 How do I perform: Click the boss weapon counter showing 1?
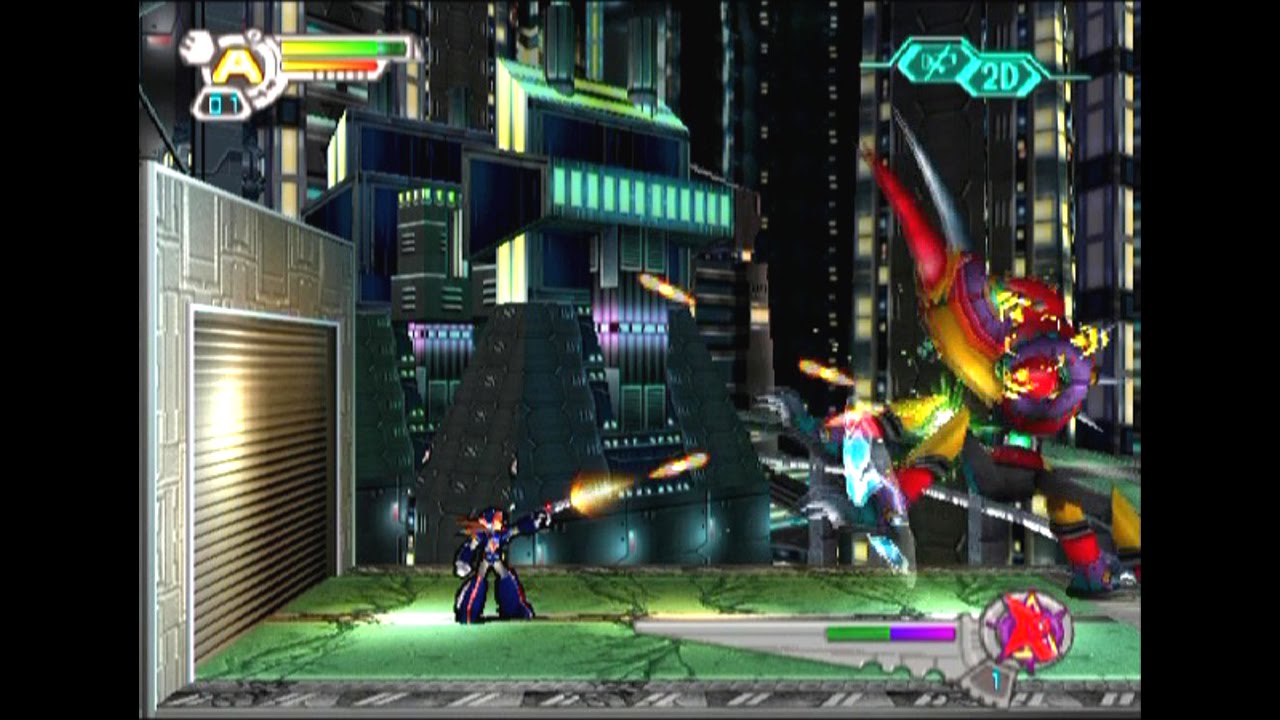tap(996, 678)
